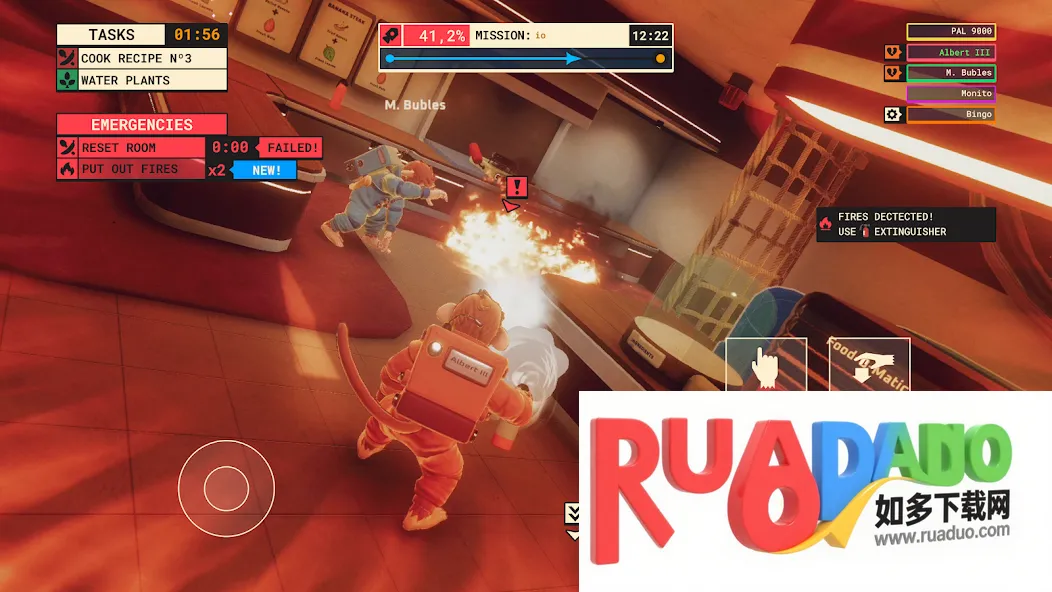This screenshot has height=592, width=1052.
Task: Click the Emergencies panel header
Action: click(x=142, y=125)
